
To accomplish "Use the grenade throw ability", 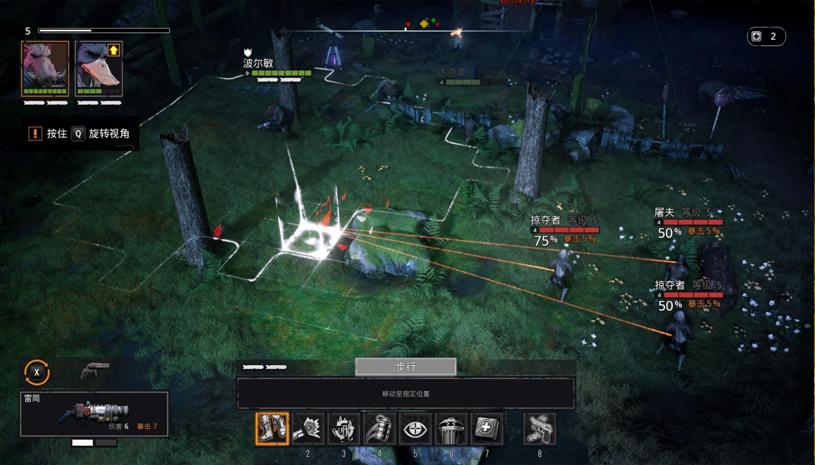I will pos(379,428).
